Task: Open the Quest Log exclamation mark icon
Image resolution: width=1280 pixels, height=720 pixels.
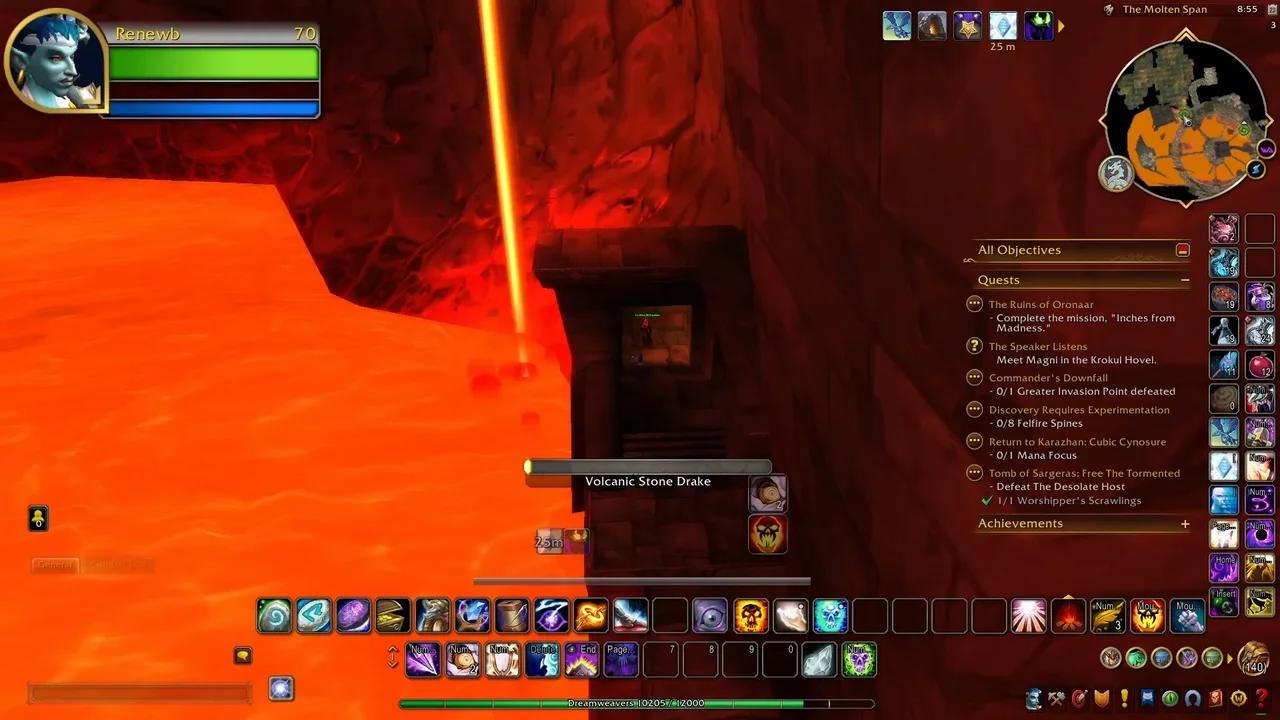Action: 1123,698
